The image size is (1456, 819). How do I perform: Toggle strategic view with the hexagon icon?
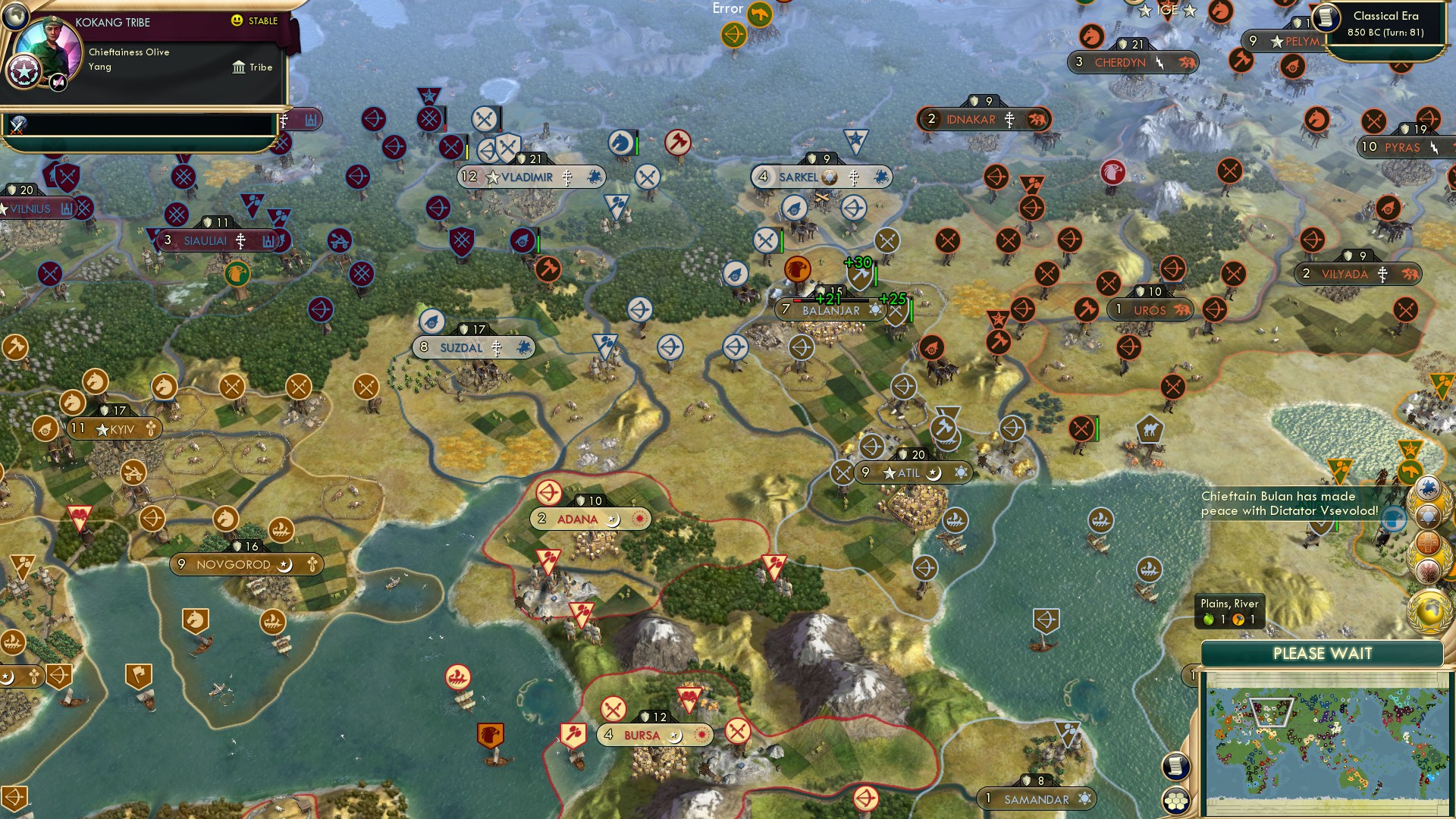coord(1174,800)
